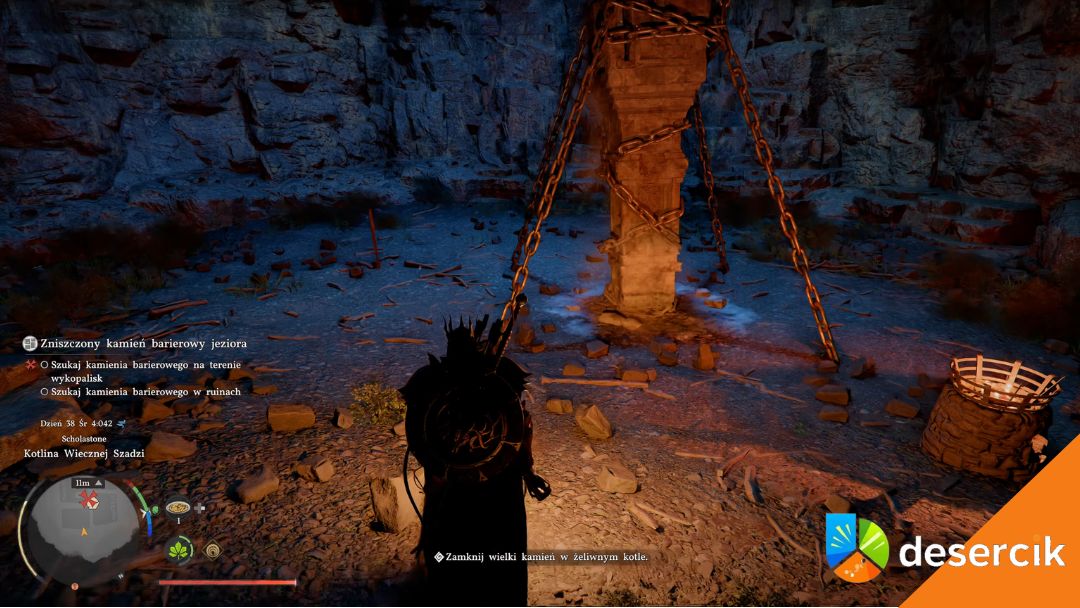The image size is (1080, 608).
Task: Activate the green leaf skill icon
Action: pos(180,550)
